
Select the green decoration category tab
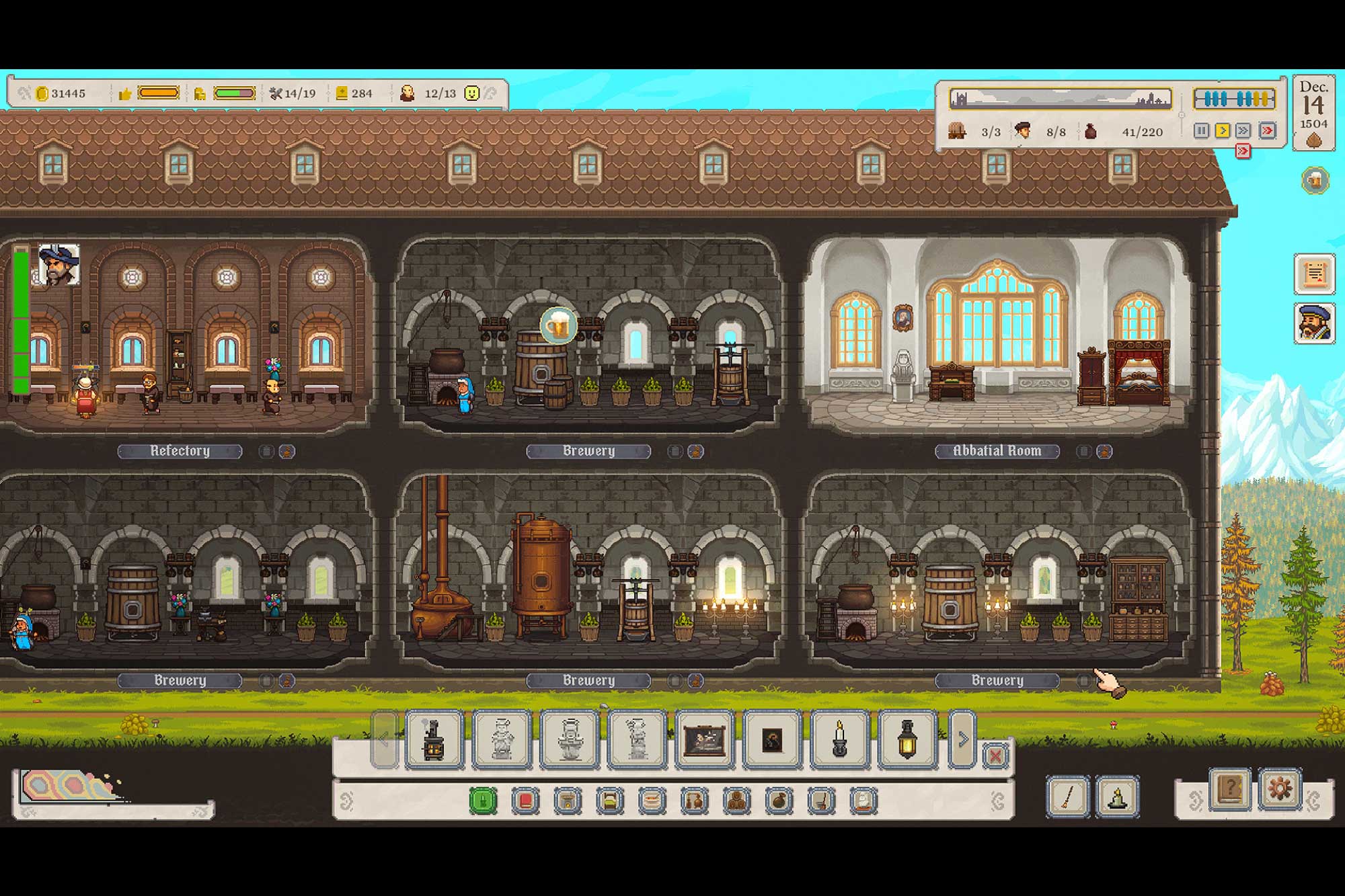(x=483, y=801)
